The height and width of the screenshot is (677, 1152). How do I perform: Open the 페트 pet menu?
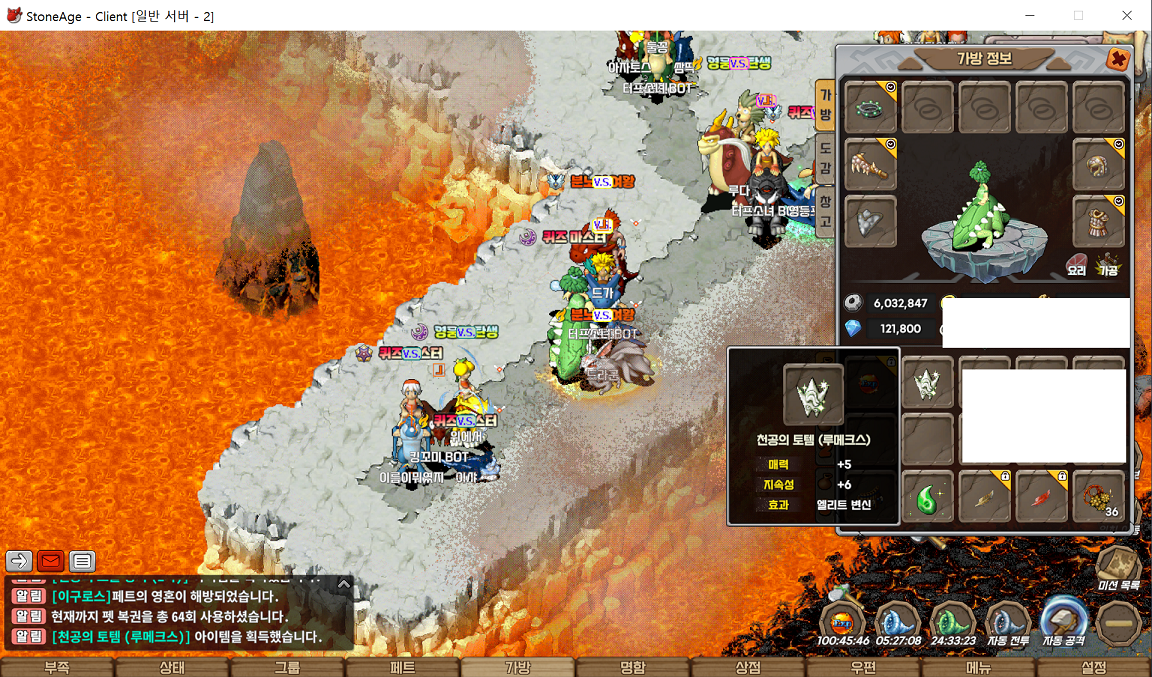(402, 667)
